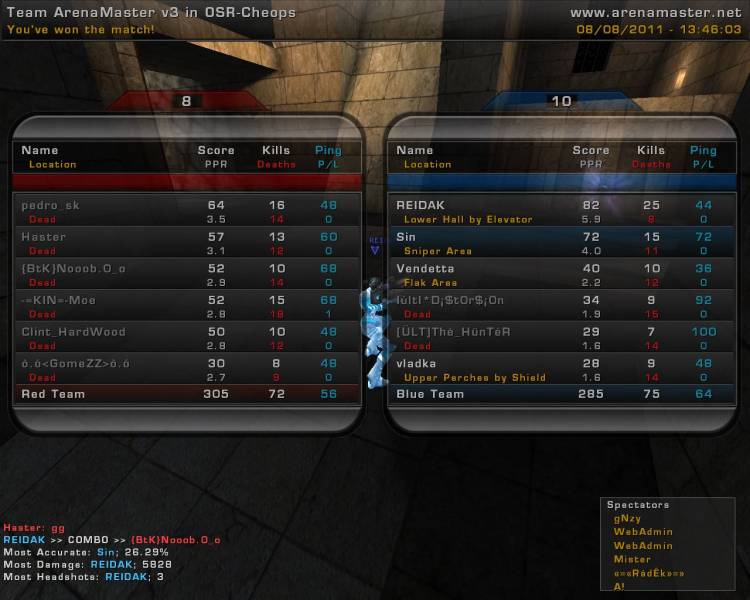Click REIDAK's row on the blue team

[560, 211]
